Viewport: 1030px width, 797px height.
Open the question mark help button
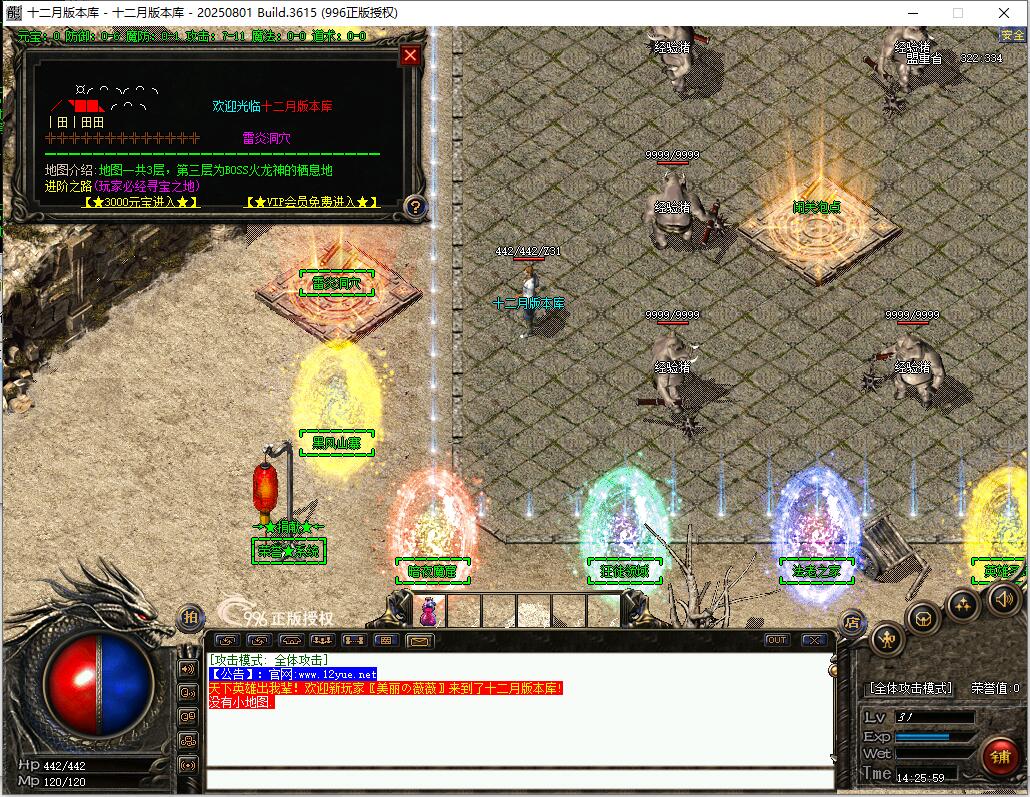(416, 208)
